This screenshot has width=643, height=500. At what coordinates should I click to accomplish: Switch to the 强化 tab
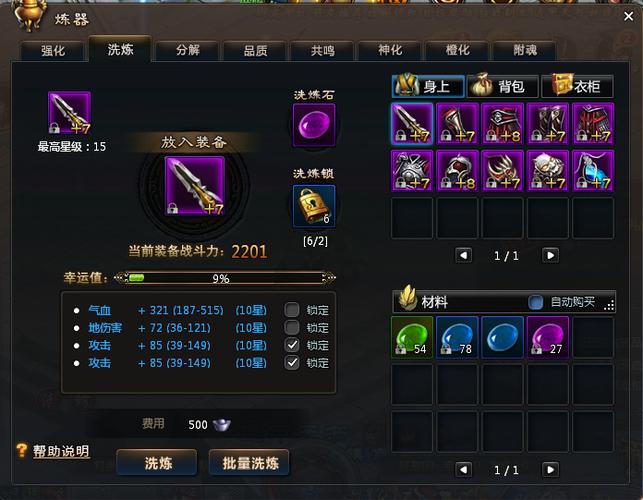53,51
